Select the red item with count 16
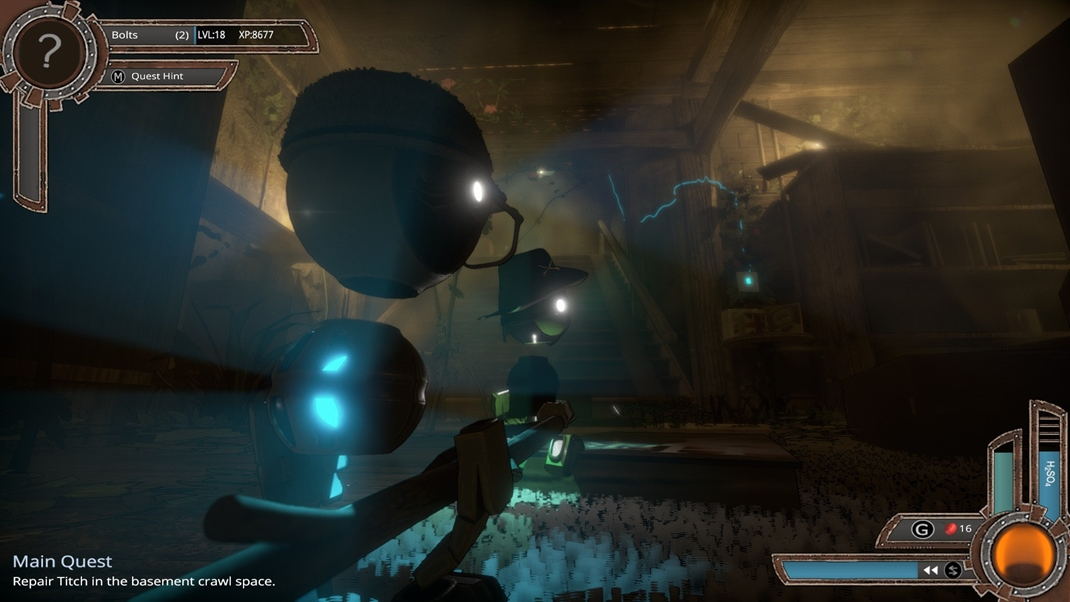Viewport: 1070px width, 602px height. (958, 529)
